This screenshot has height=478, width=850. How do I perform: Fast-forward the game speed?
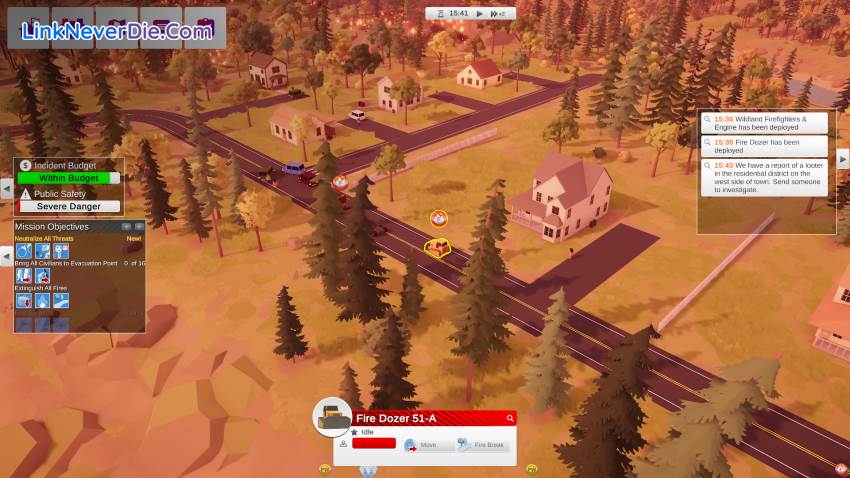point(498,14)
